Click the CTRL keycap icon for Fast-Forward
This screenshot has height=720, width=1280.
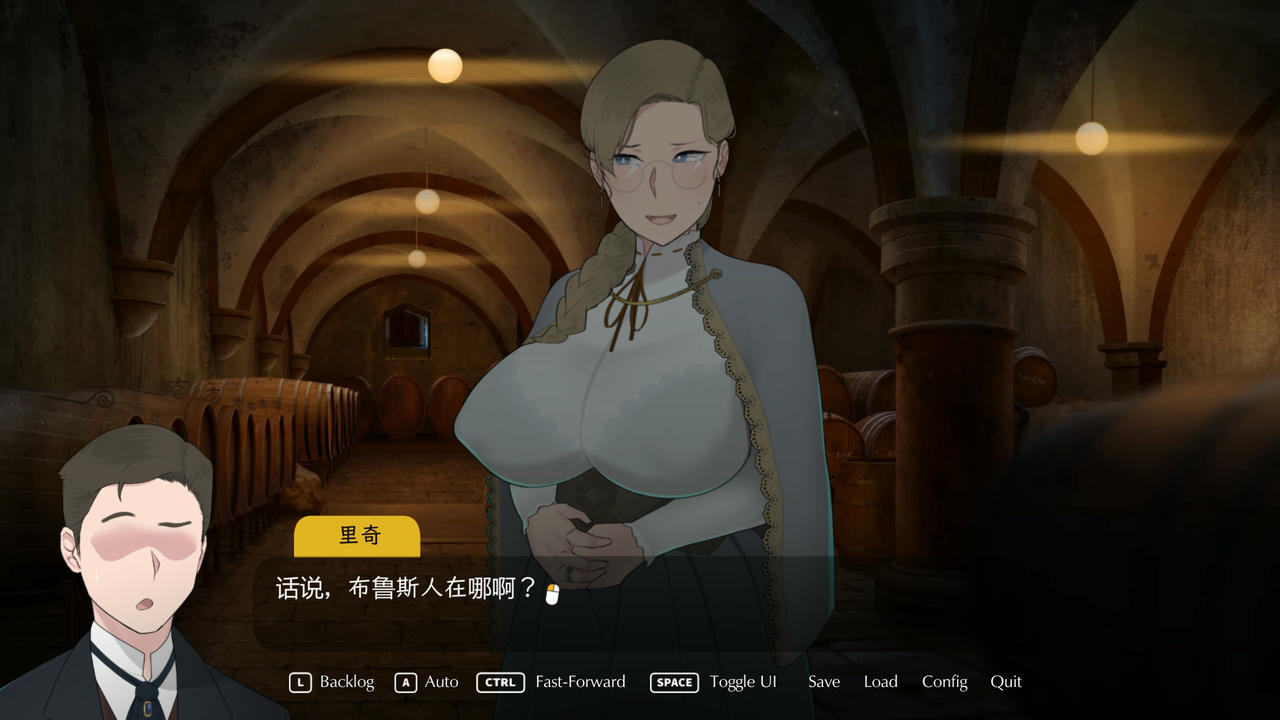(x=500, y=682)
